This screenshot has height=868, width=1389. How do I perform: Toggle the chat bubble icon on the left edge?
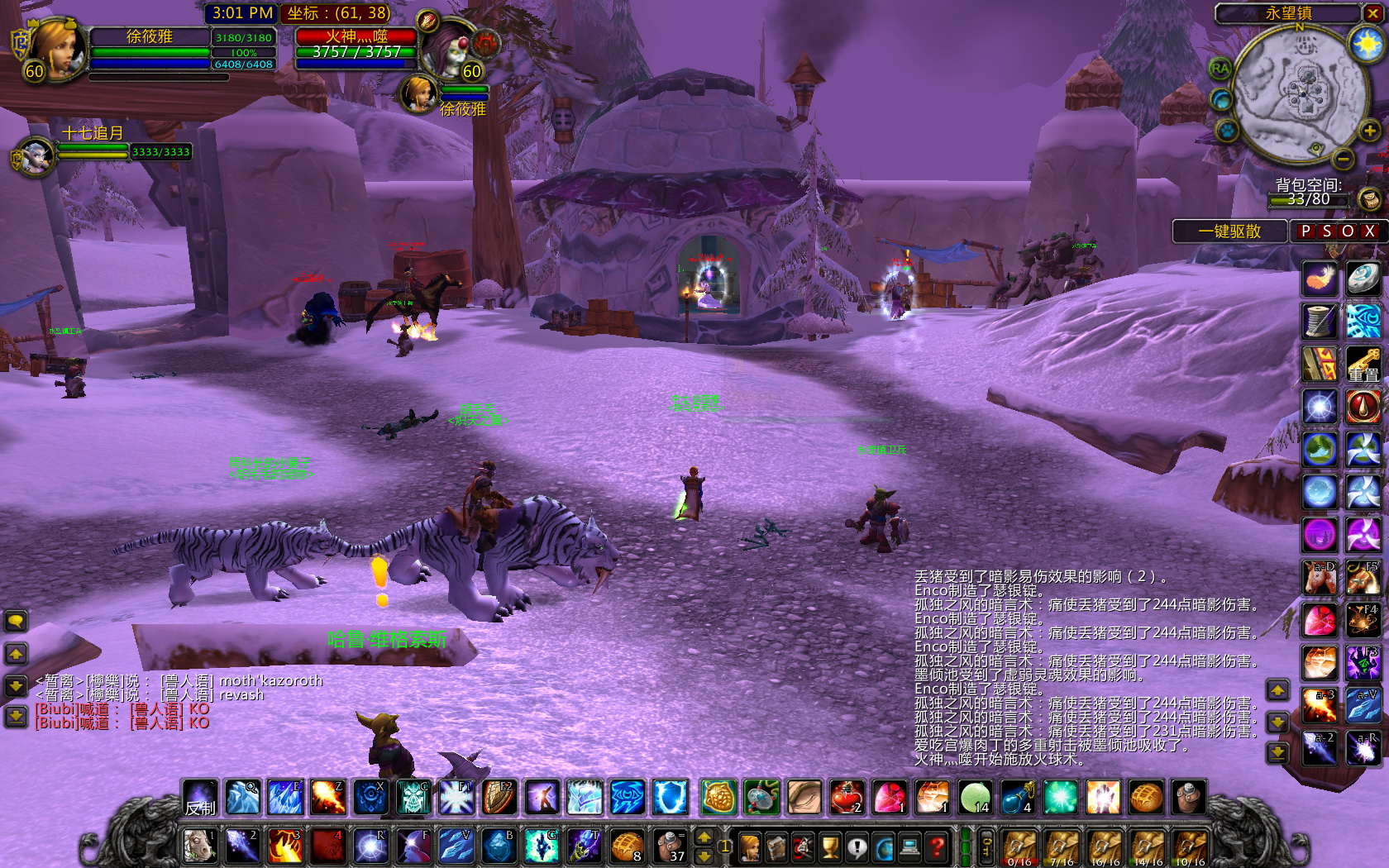coord(15,620)
